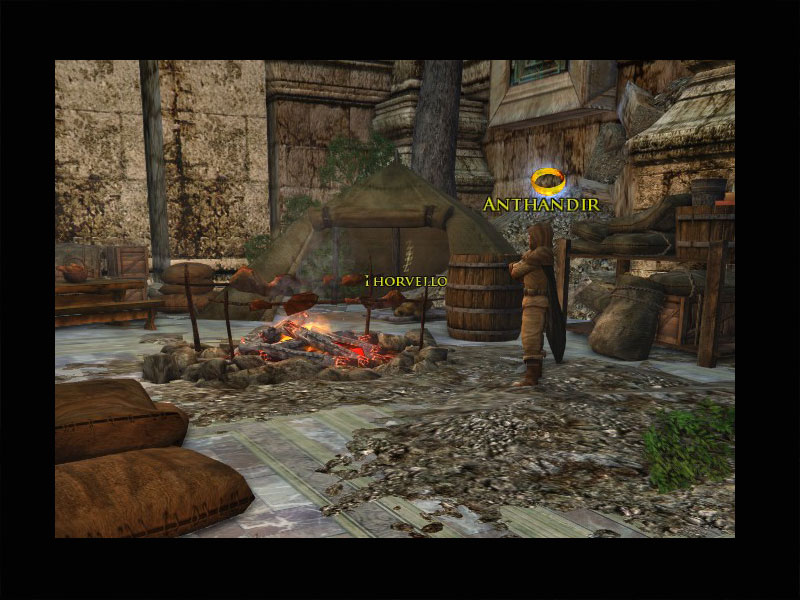Screen dimensions: 800x600
Task: Select the Anthandir floating nameplate
Action: [541, 204]
